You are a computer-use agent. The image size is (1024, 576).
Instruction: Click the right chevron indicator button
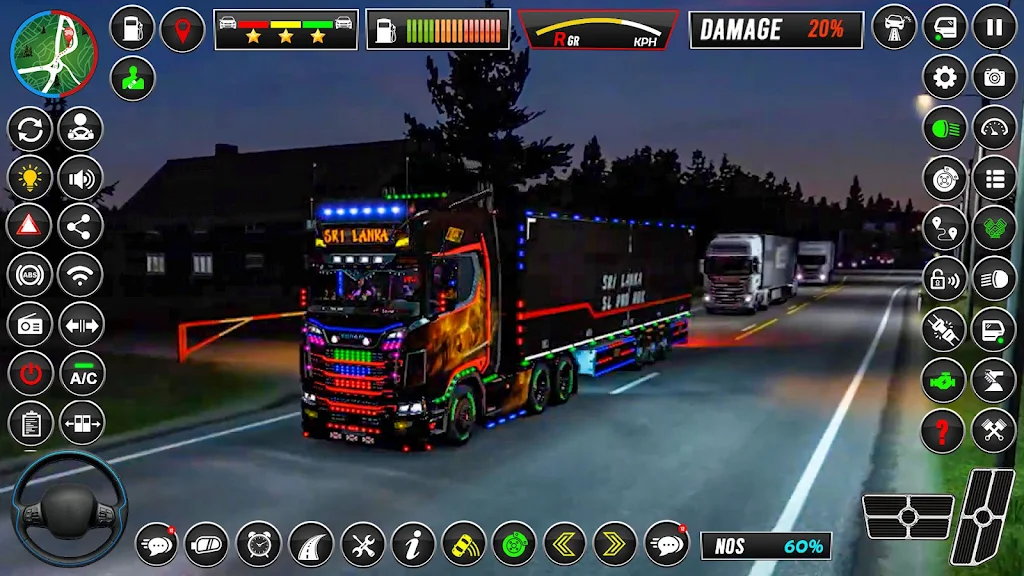click(x=615, y=544)
